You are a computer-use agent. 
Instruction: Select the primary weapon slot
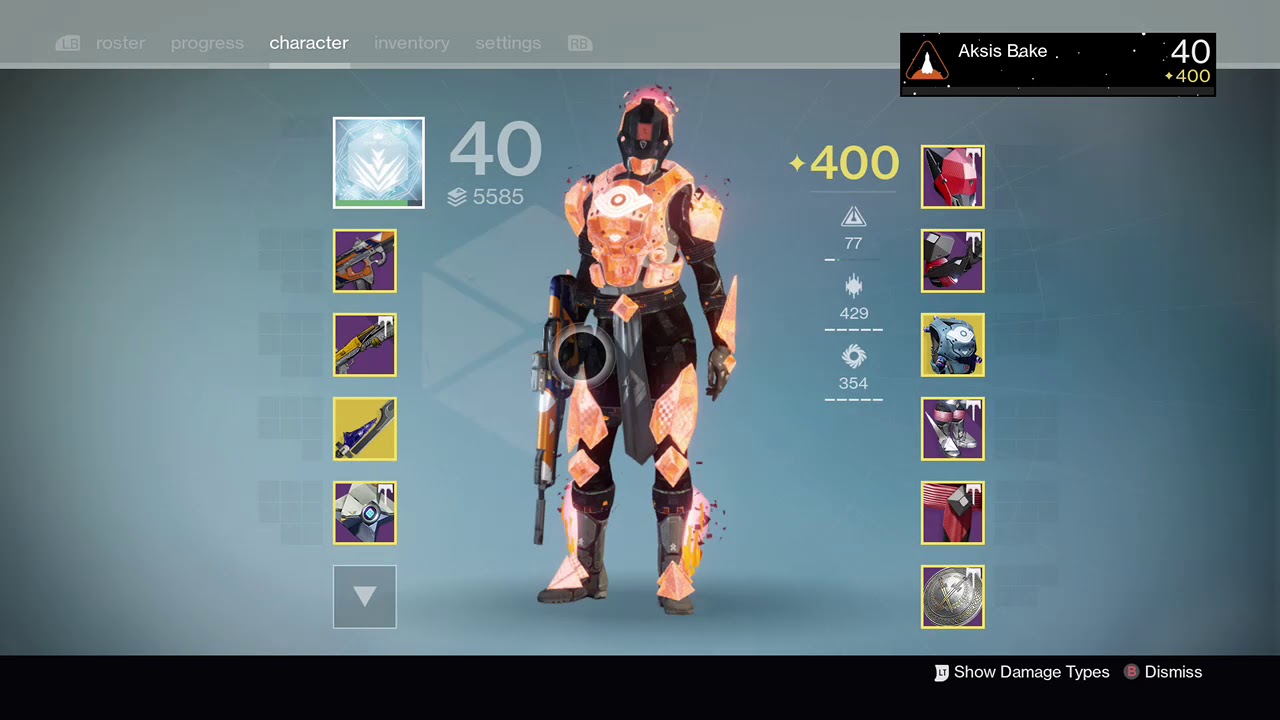point(365,261)
